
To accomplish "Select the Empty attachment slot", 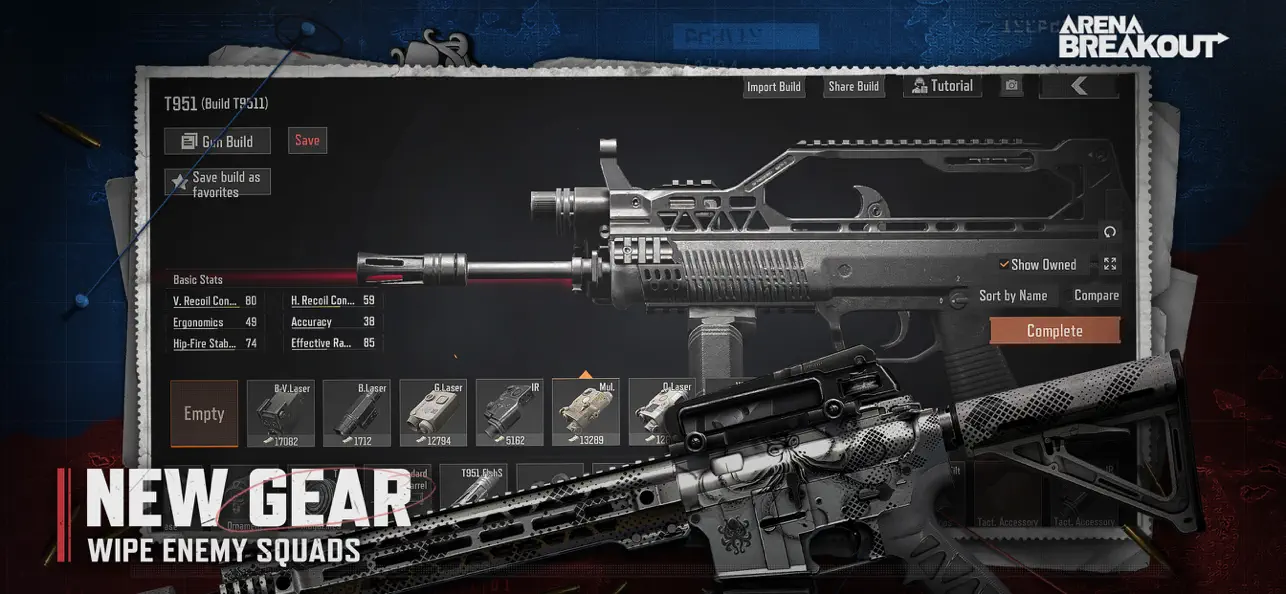I will pyautogui.click(x=204, y=413).
